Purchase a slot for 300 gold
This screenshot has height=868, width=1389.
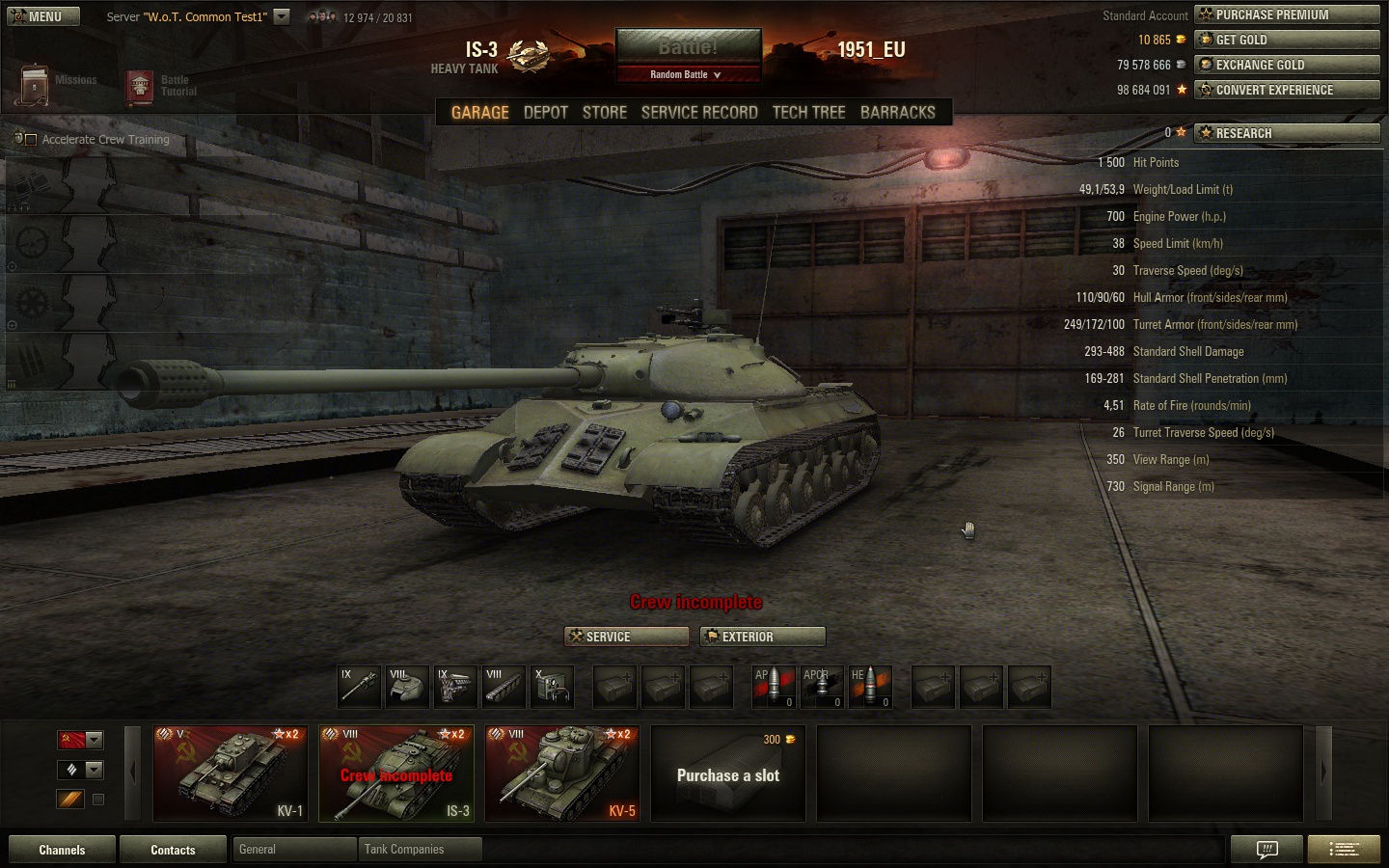tap(728, 773)
